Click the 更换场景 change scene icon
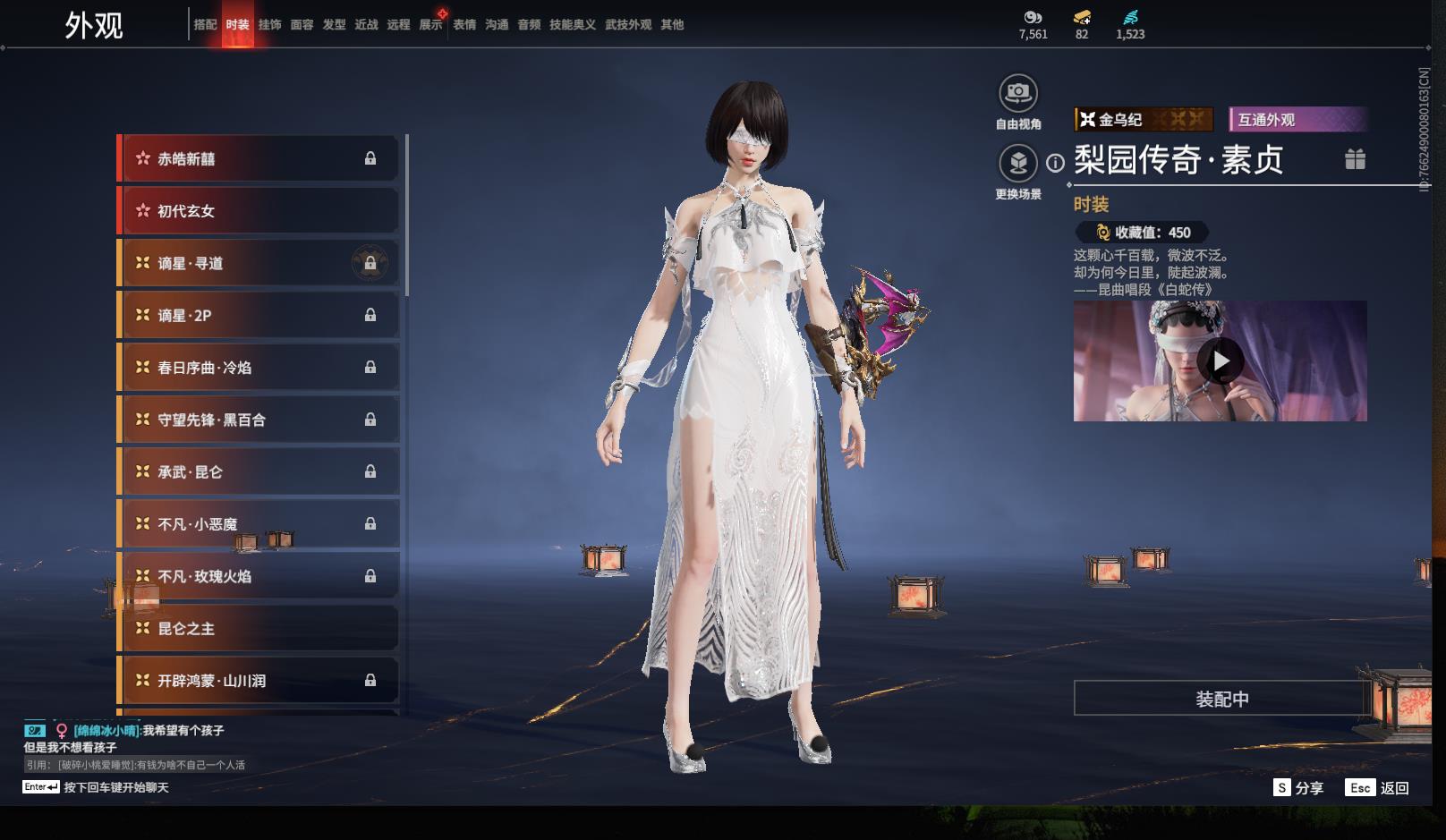Image resolution: width=1446 pixels, height=840 pixels. [x=1018, y=164]
